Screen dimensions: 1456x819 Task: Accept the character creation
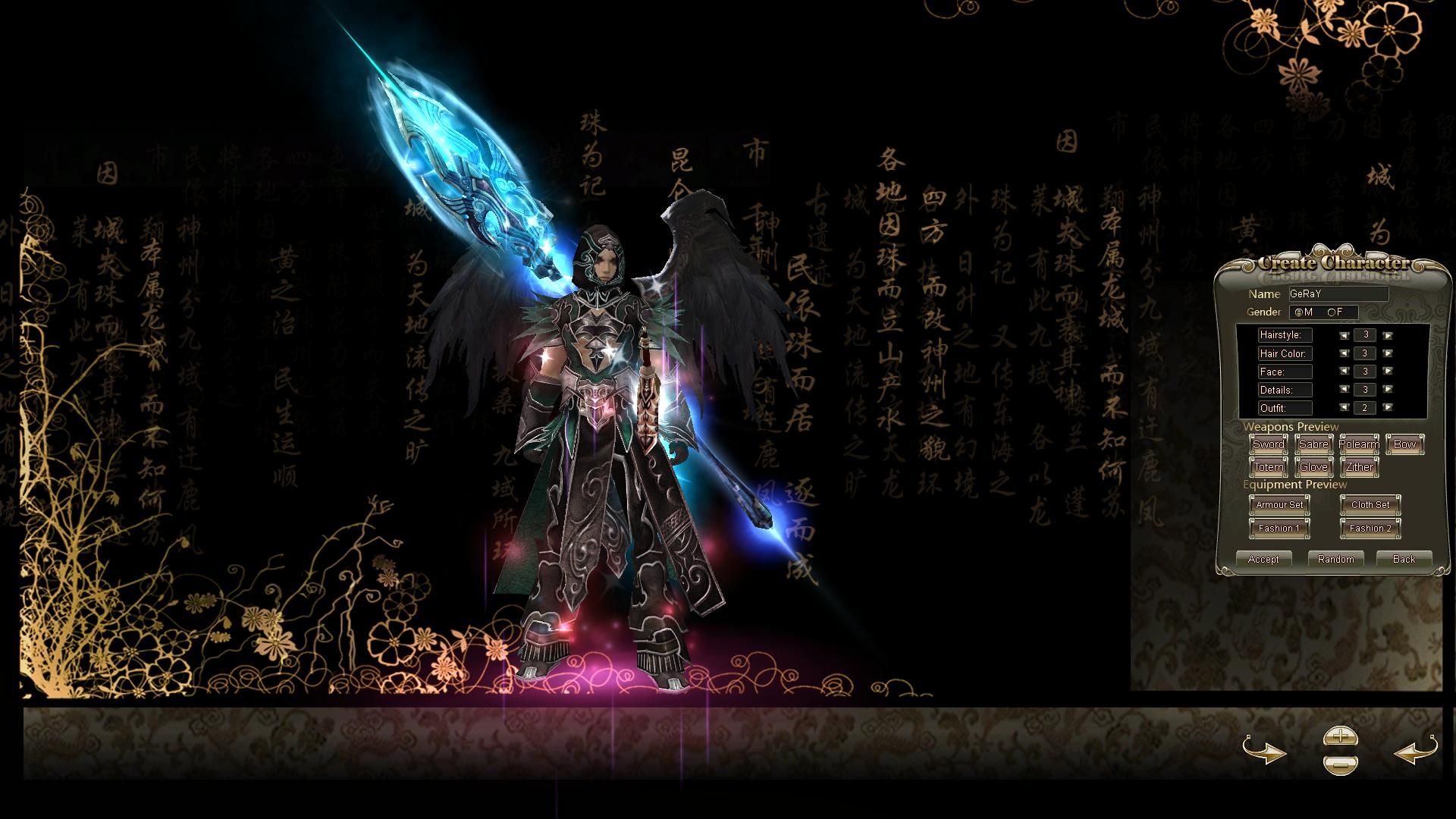pyautogui.click(x=1264, y=560)
